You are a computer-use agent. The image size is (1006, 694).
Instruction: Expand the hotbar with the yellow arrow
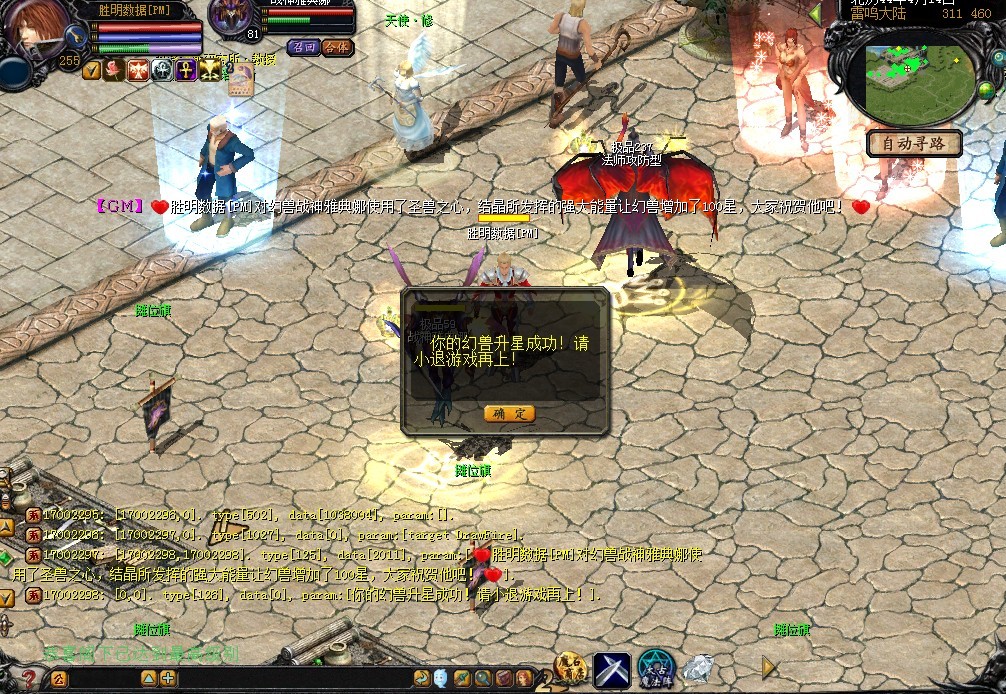pyautogui.click(x=769, y=666)
